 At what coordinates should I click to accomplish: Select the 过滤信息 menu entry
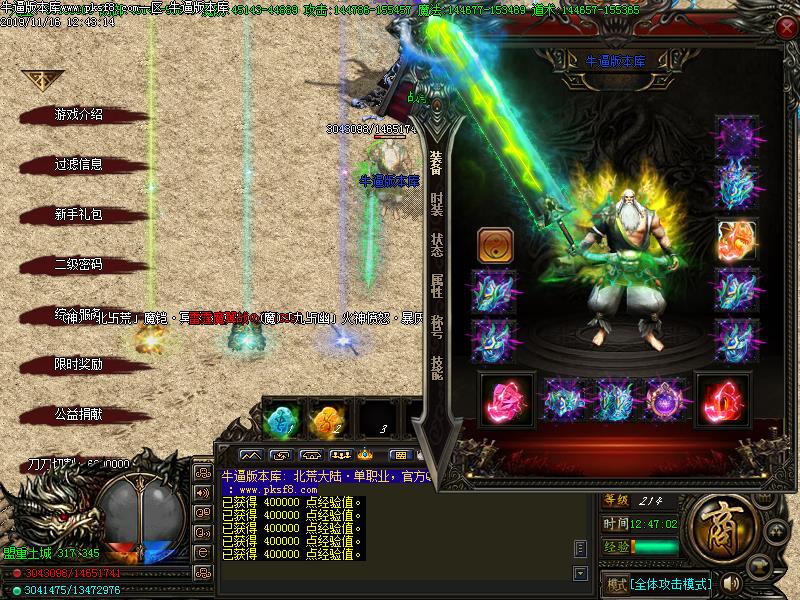(x=78, y=164)
